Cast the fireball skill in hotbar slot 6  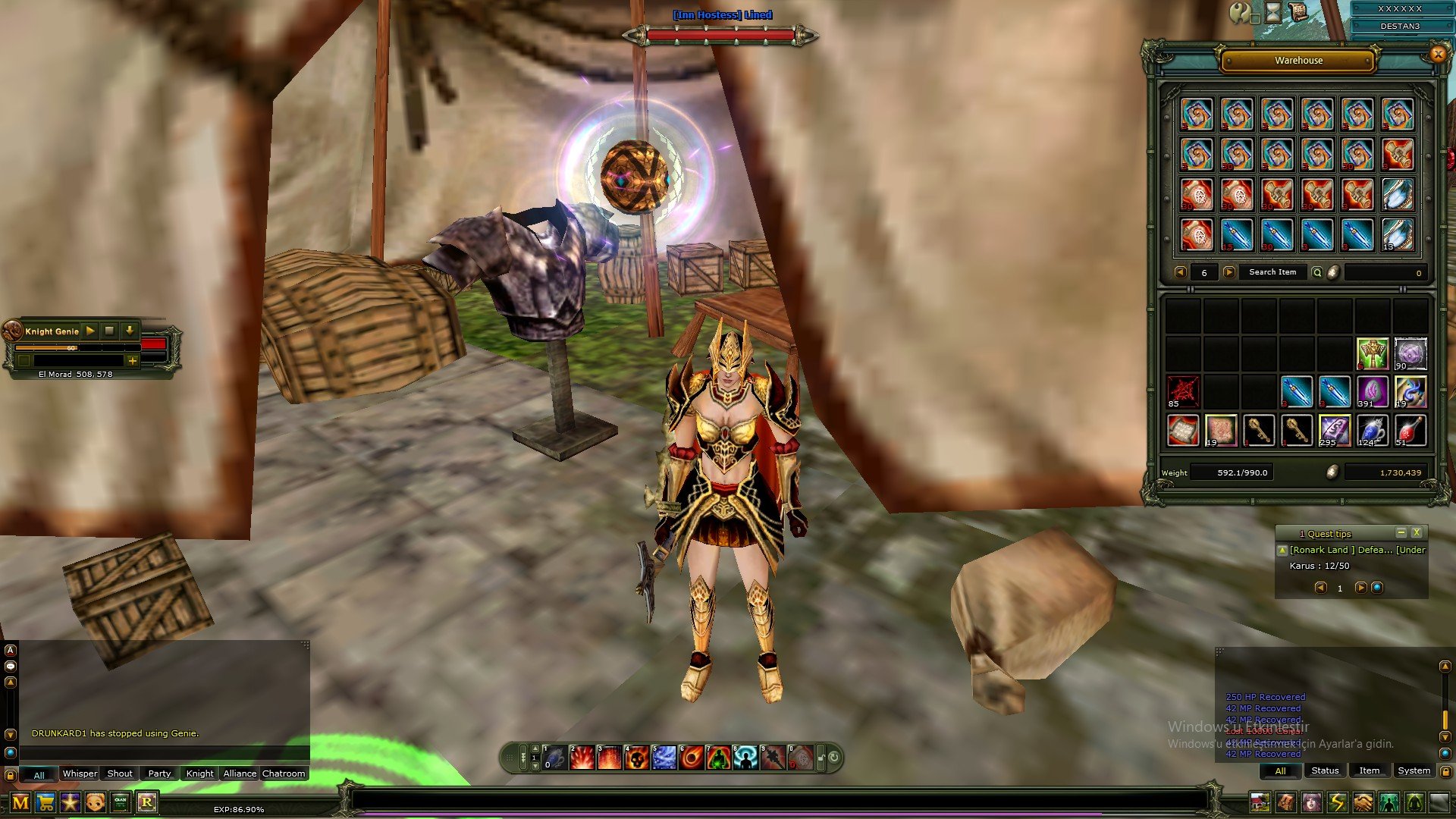pyautogui.click(x=689, y=758)
